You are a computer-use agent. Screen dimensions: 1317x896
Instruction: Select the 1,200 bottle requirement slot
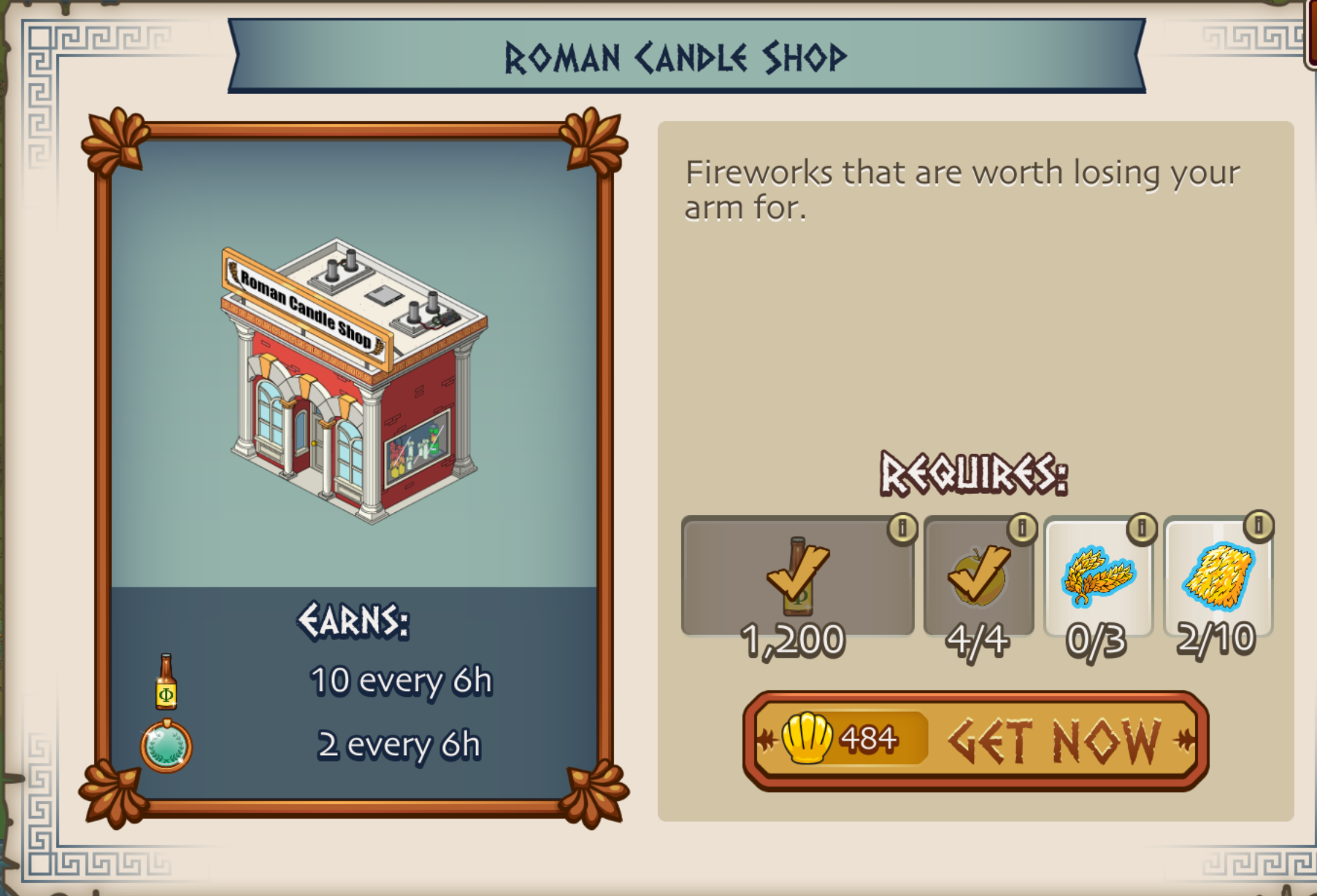coord(797,577)
